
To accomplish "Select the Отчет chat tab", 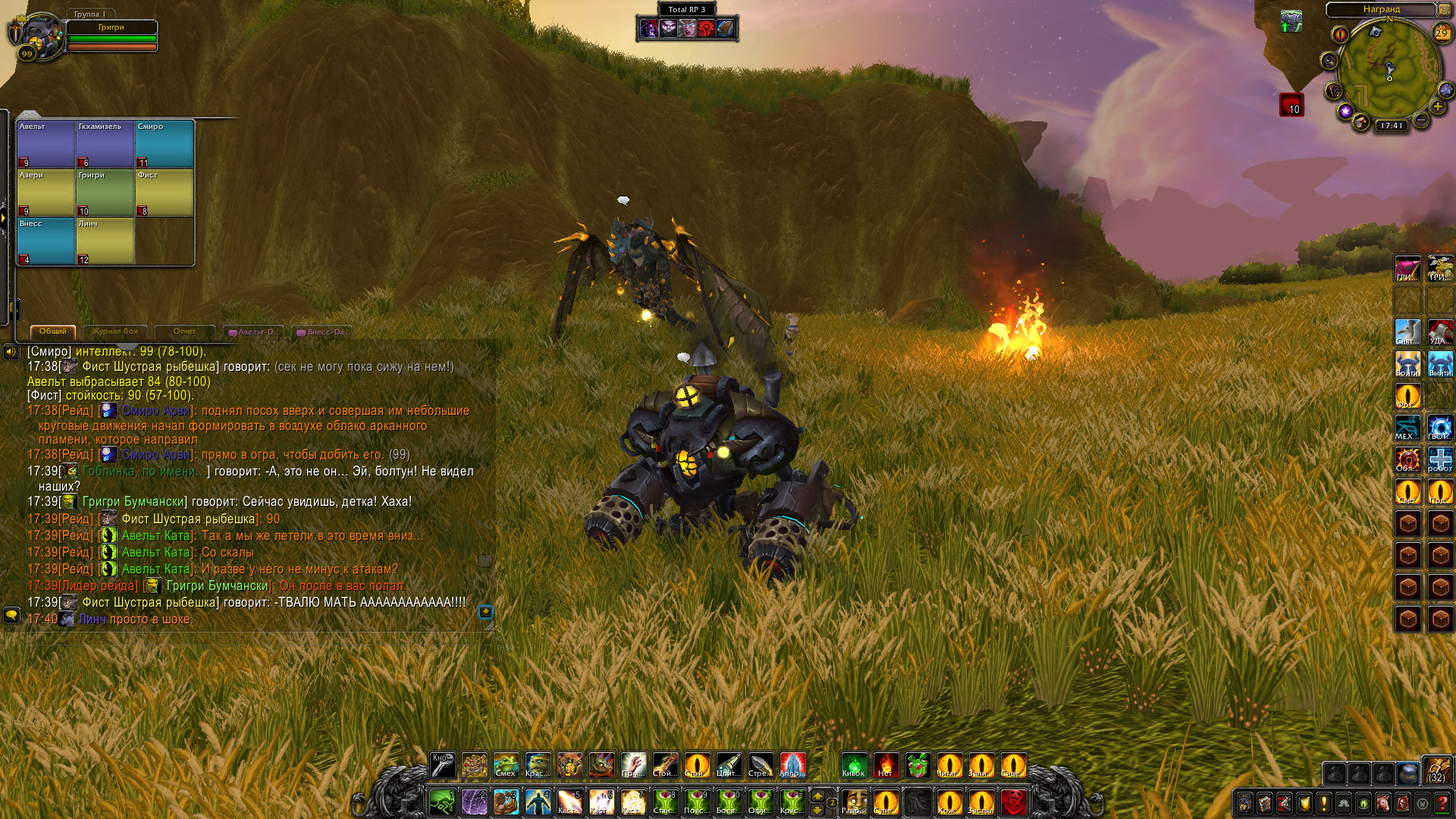I will pyautogui.click(x=184, y=331).
